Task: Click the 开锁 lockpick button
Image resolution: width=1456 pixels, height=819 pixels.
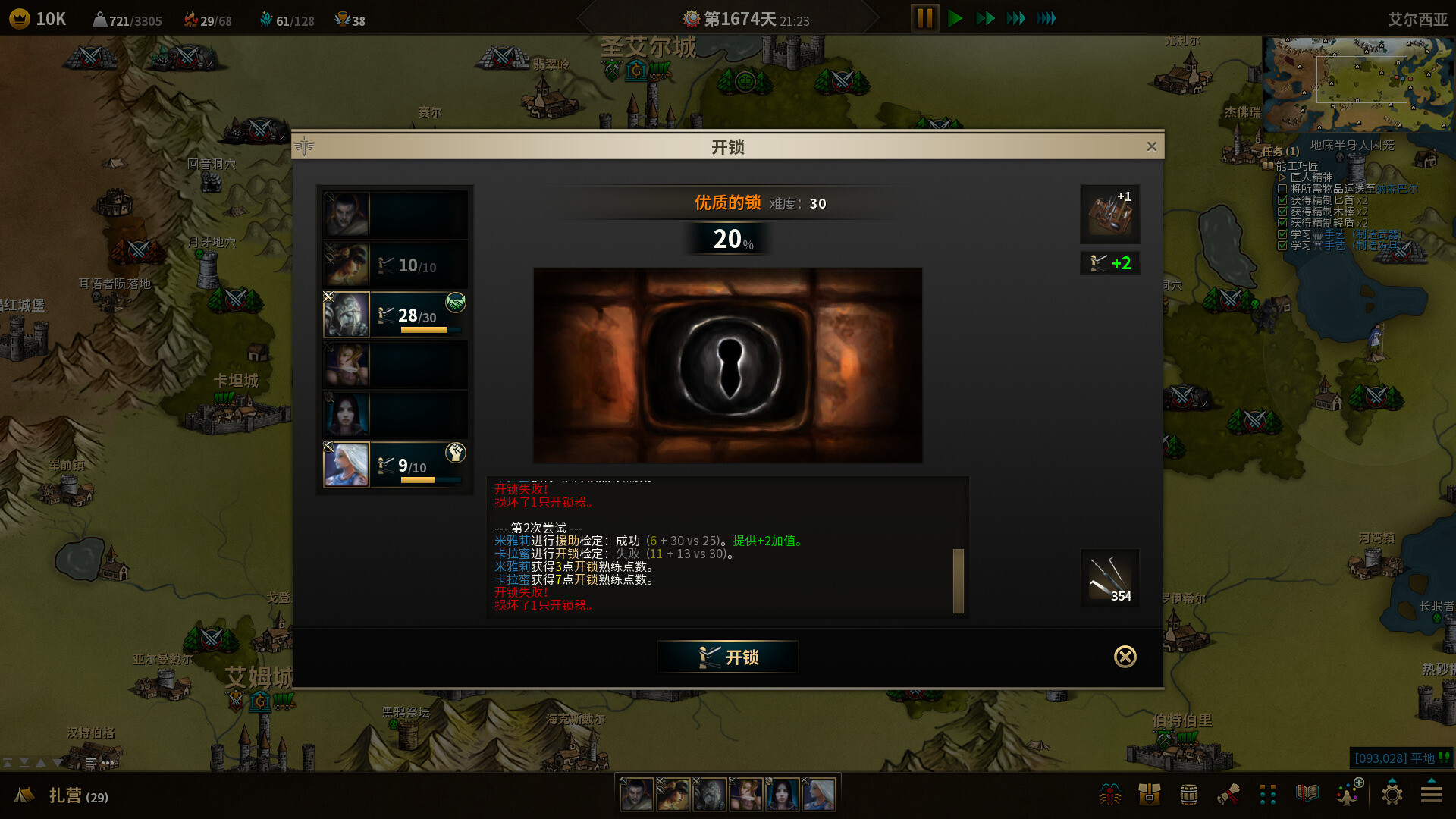Action: pyautogui.click(x=727, y=657)
